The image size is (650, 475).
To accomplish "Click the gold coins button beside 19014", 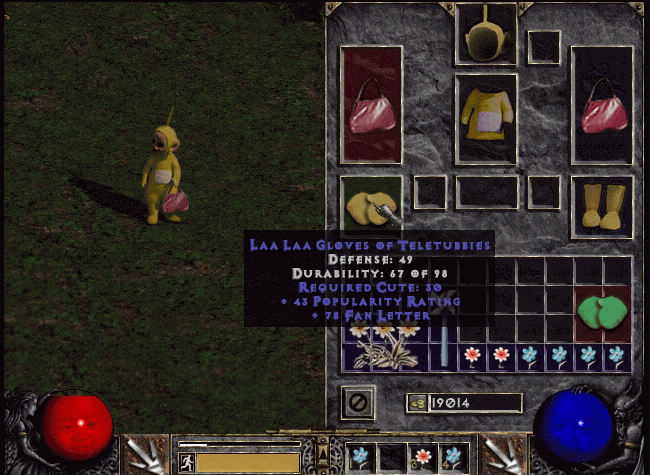I will click(x=417, y=402).
